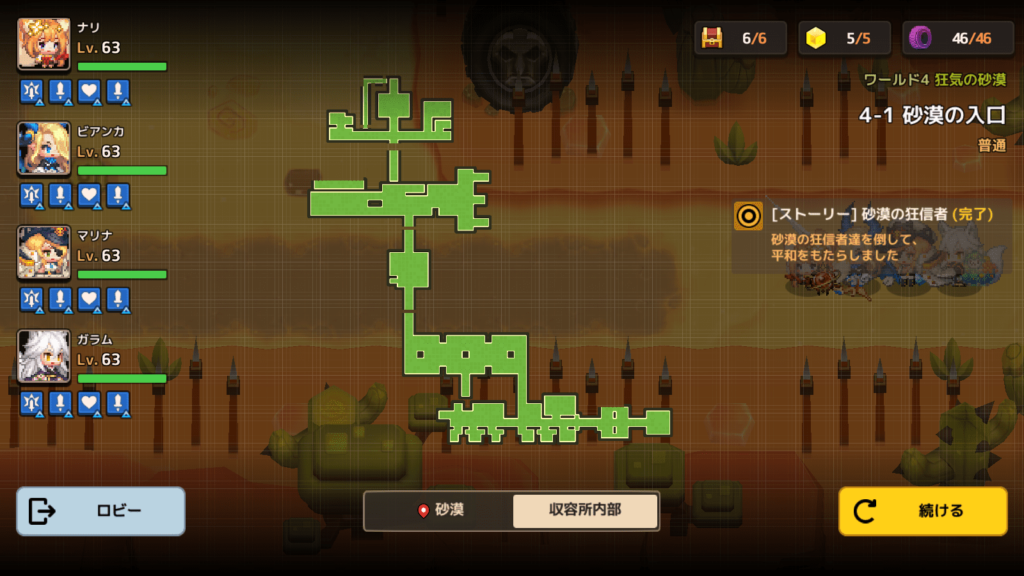Screen dimensions: 1024x576
Task: Switch to the 収容所内部 map tab
Action: 585,510
